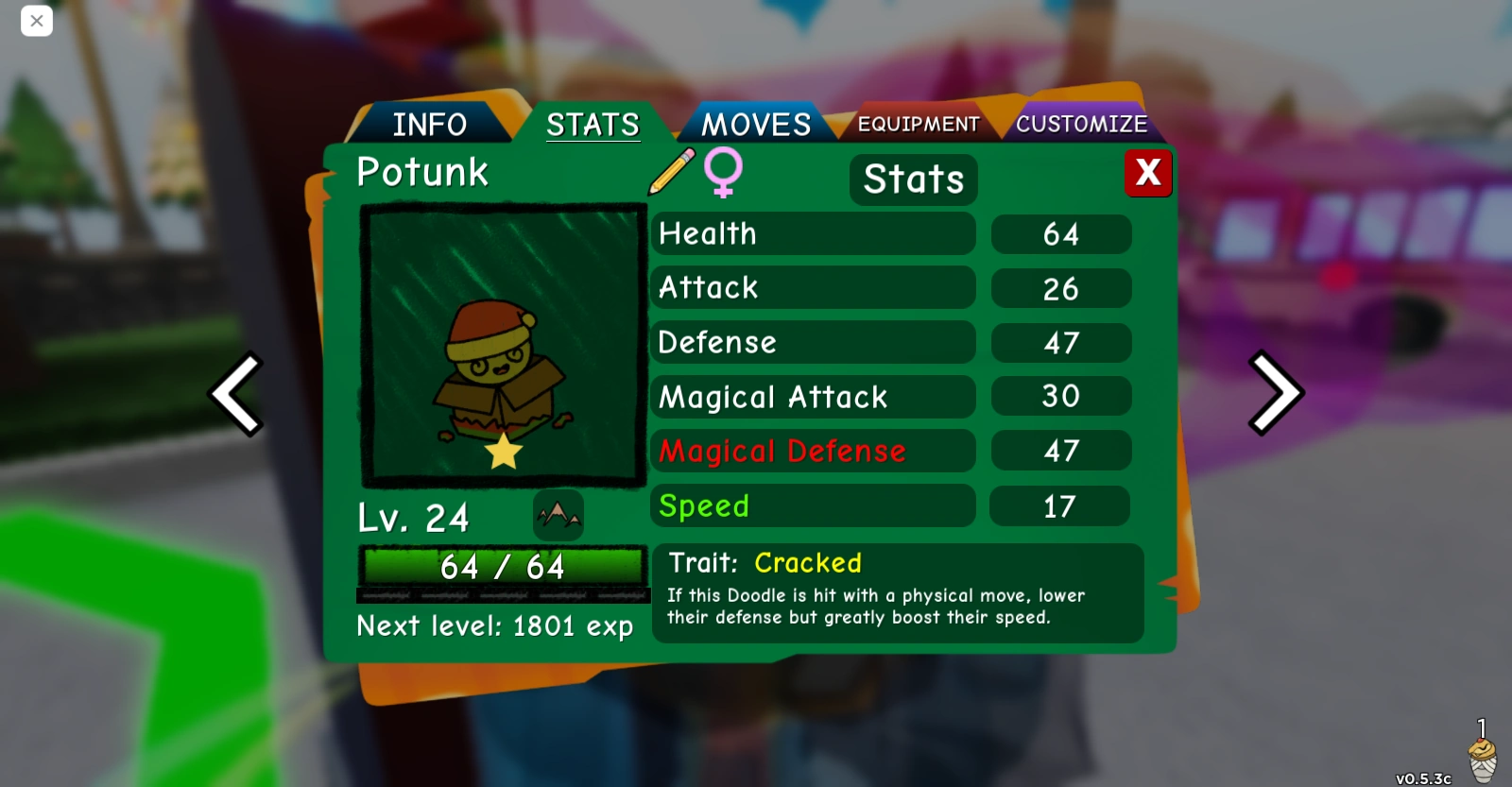Open the CUSTOMIZE tab
The width and height of the screenshot is (1512, 787).
pyautogui.click(x=1082, y=123)
